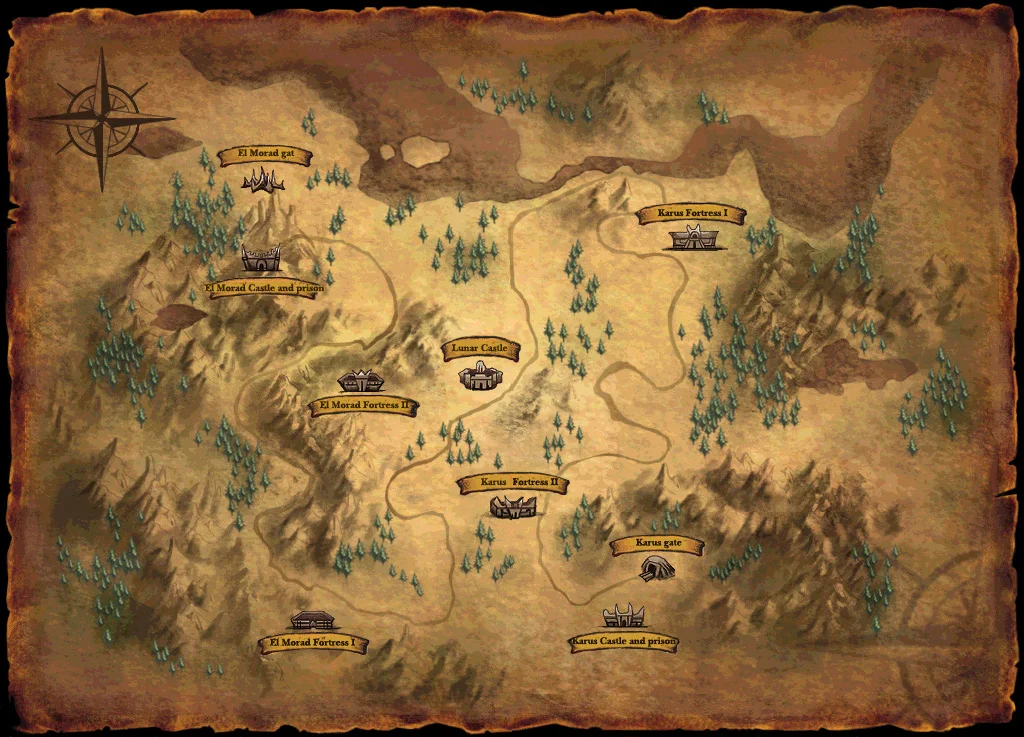Choose the El Morad Fortress II banner
Viewport: 1024px width, 737px height.
364,406
